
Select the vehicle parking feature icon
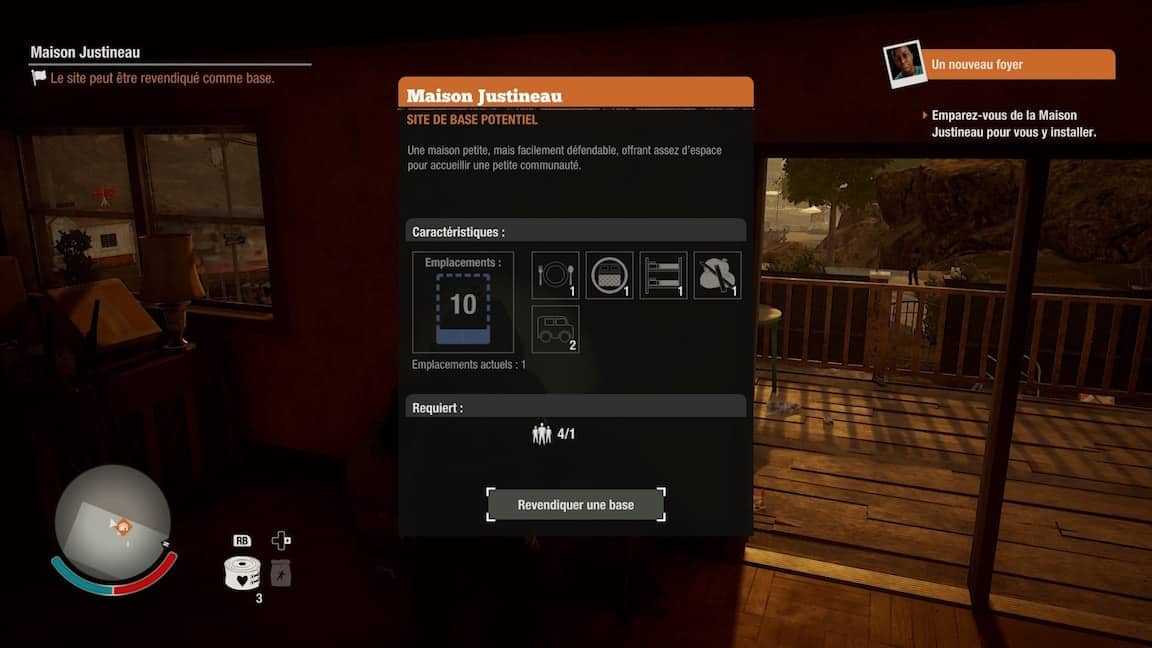pyautogui.click(x=555, y=329)
